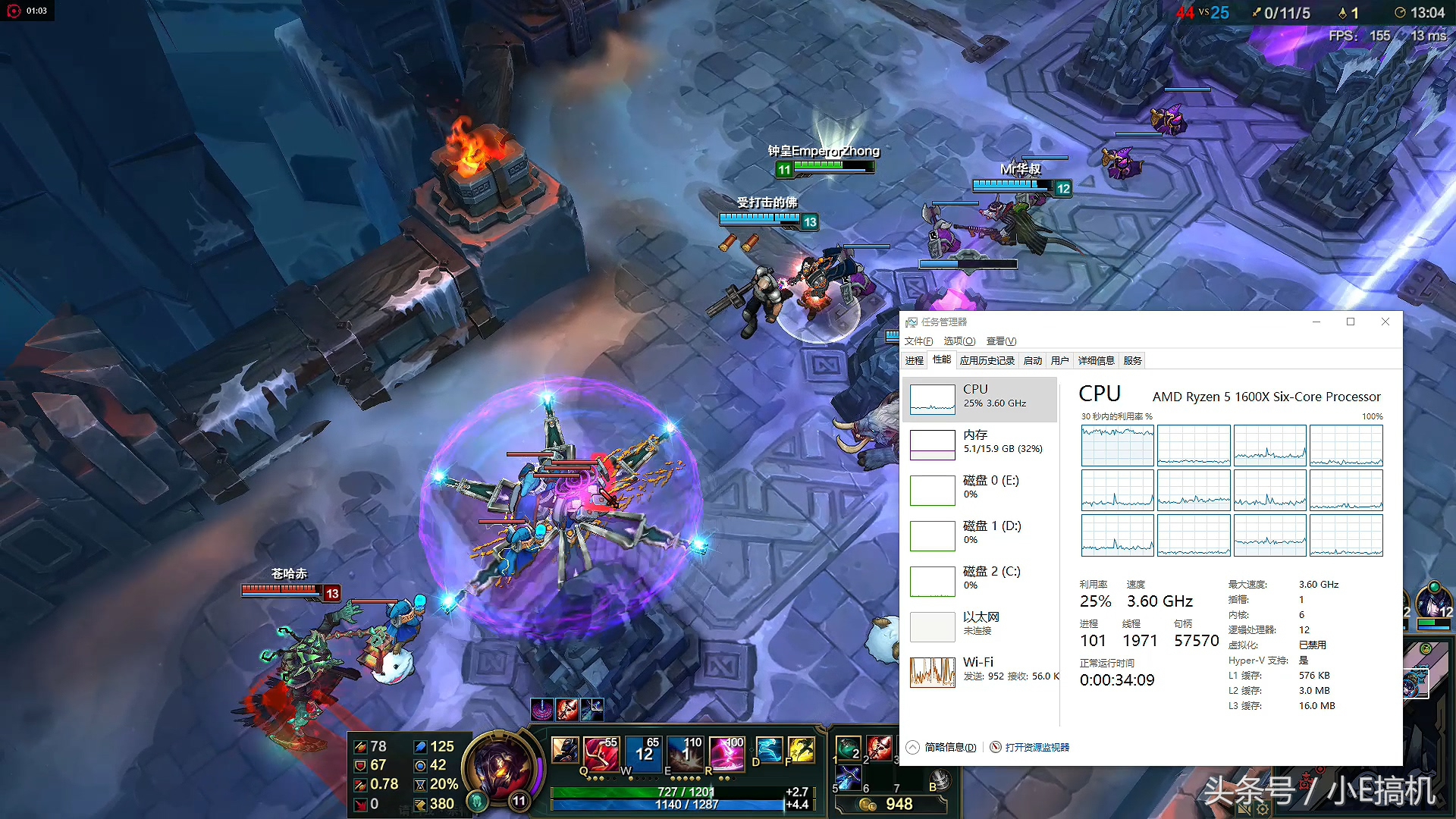Trigger the R ultimate ability

point(727,751)
